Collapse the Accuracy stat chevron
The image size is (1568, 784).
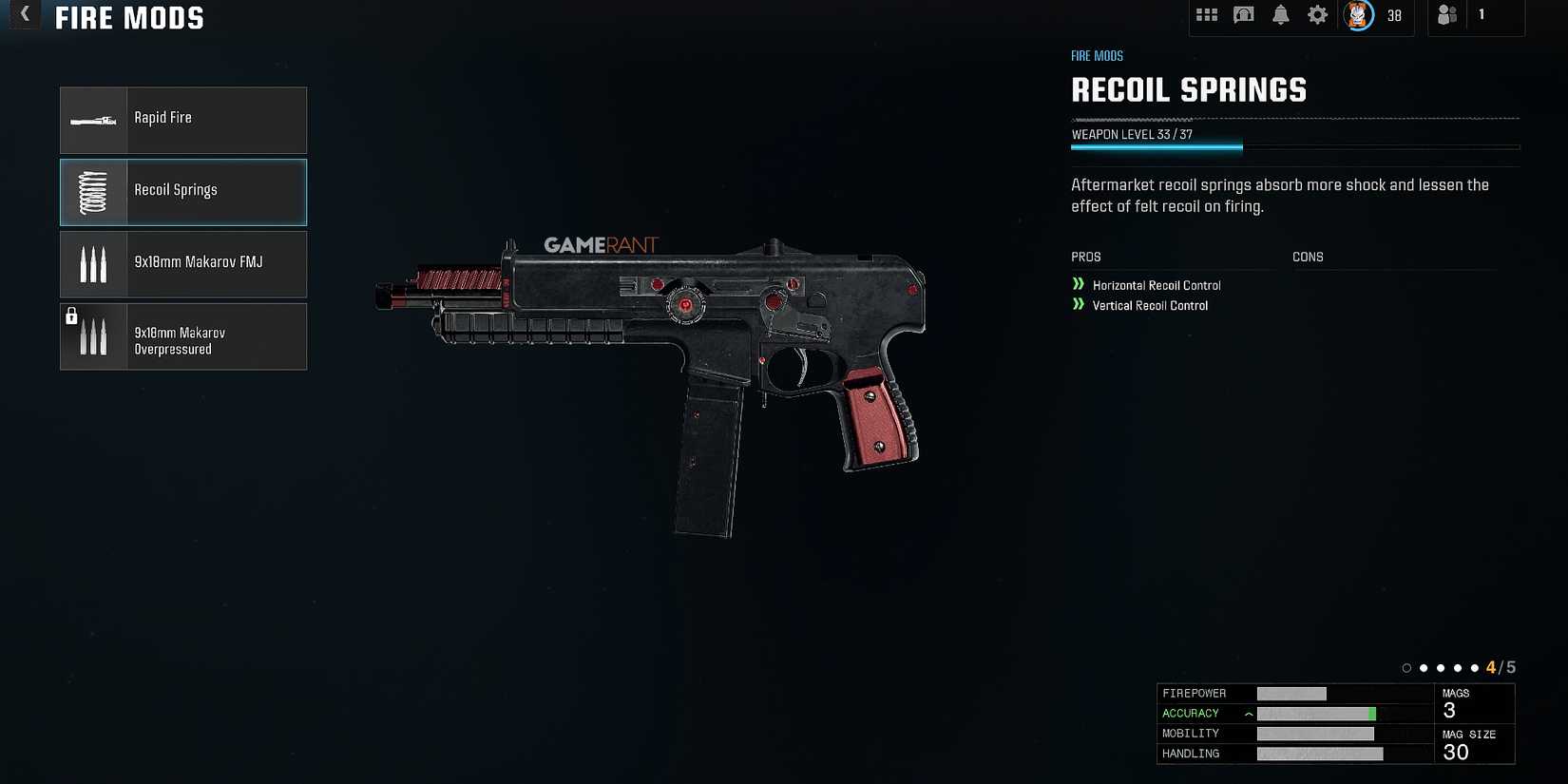tap(1247, 713)
